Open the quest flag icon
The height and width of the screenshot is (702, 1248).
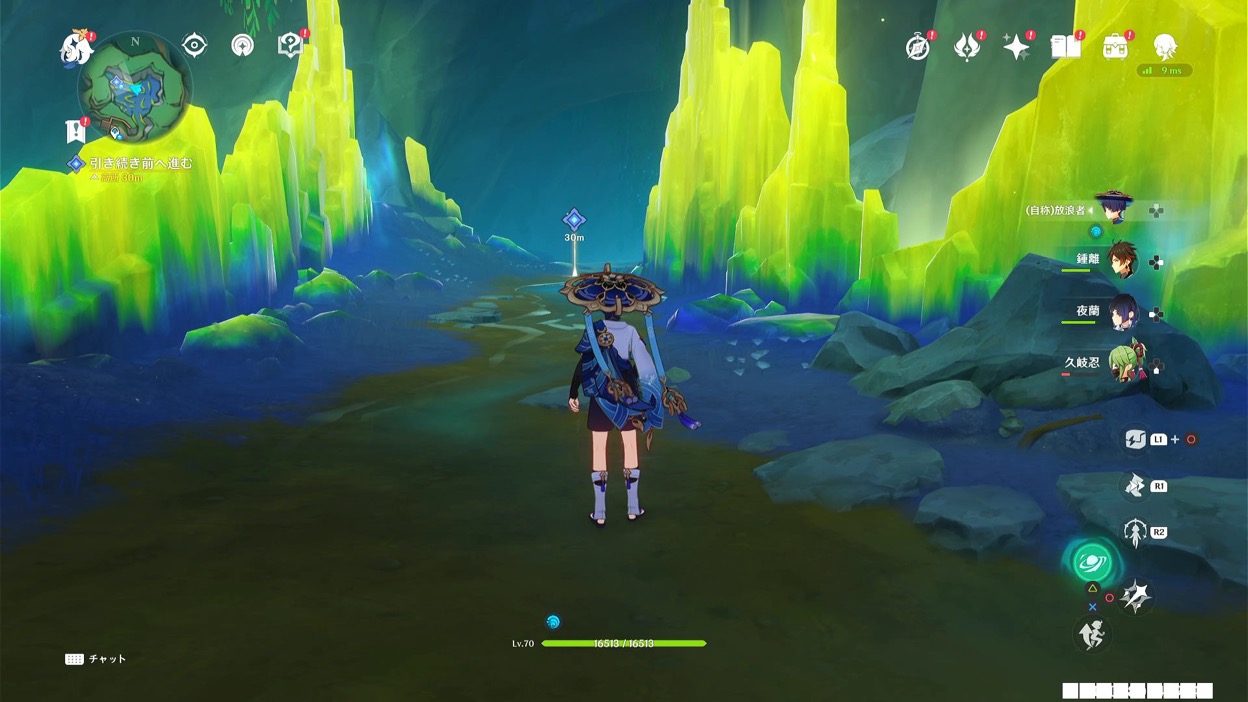(75, 130)
